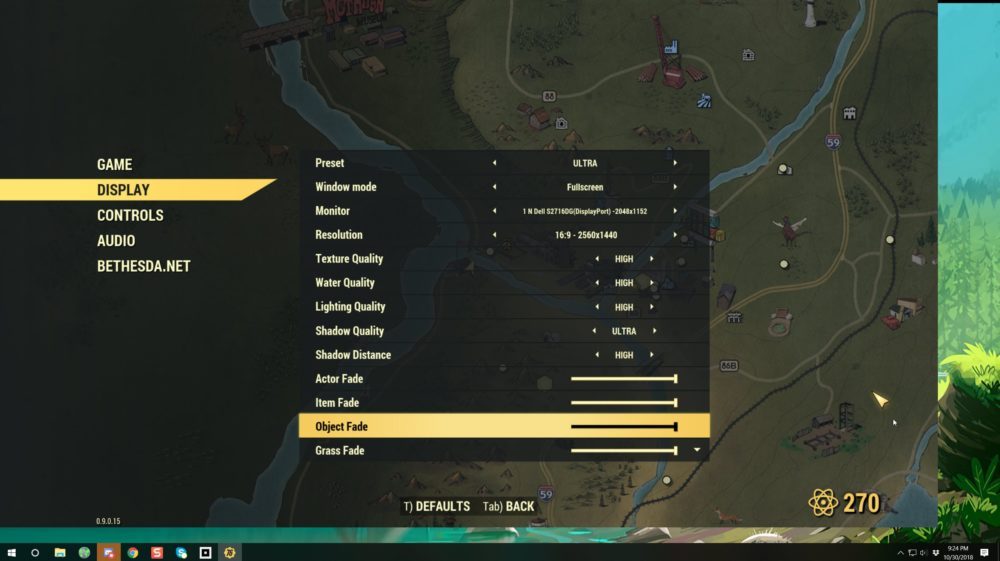The width and height of the screenshot is (1000, 561).
Task: Adjust the Actor Fade slider
Action: click(x=623, y=379)
